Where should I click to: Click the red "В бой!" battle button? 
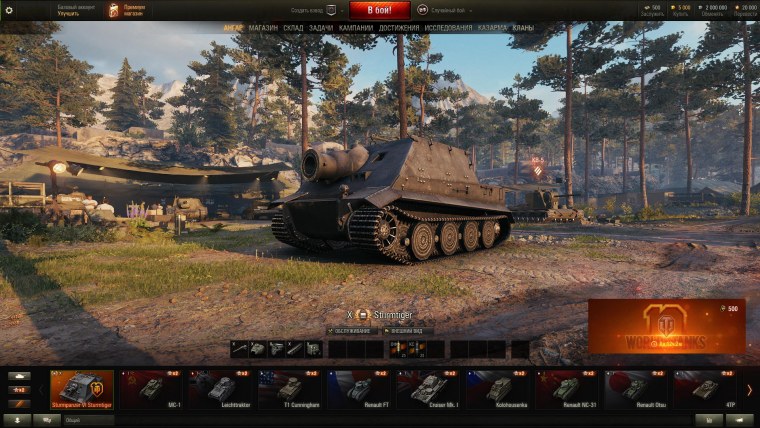point(379,9)
